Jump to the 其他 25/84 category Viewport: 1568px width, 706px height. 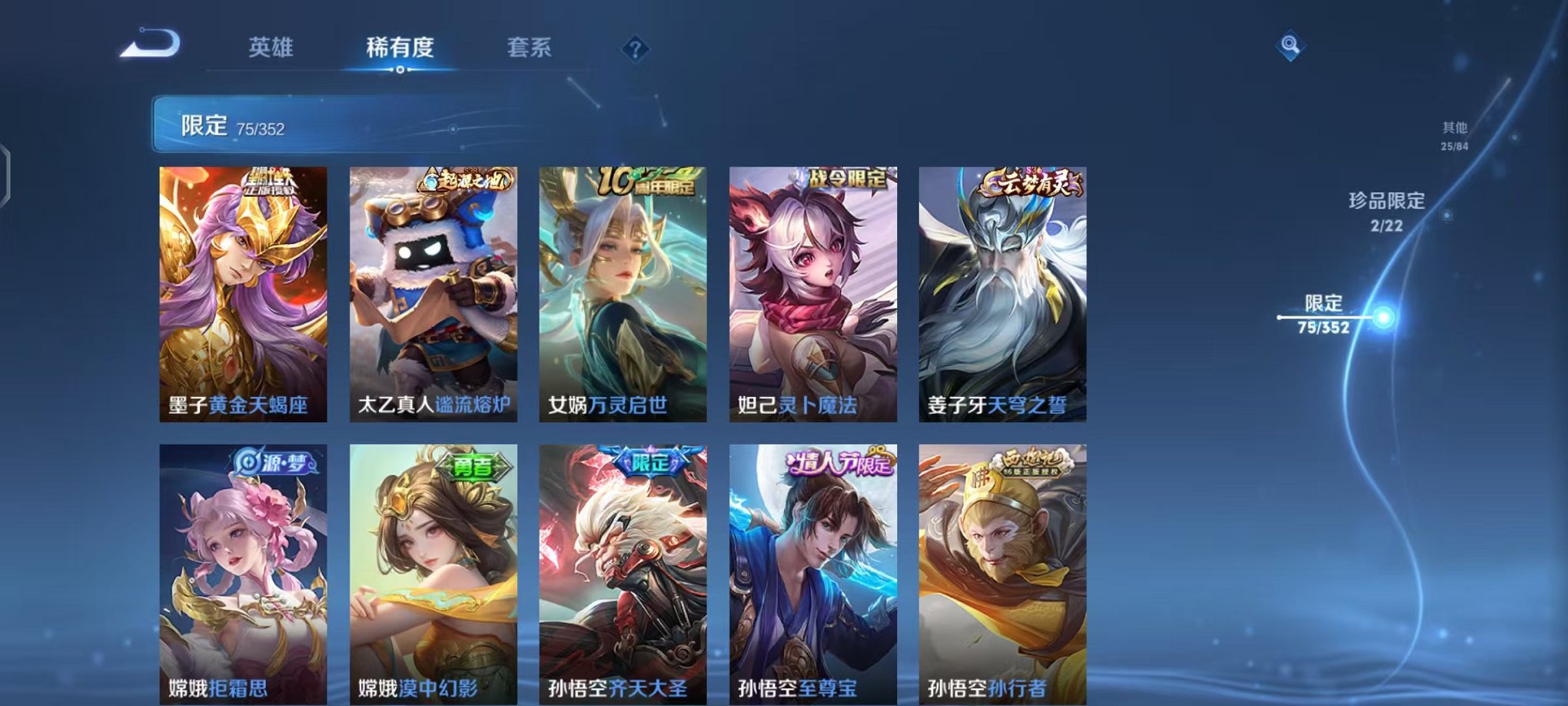pyautogui.click(x=1453, y=137)
